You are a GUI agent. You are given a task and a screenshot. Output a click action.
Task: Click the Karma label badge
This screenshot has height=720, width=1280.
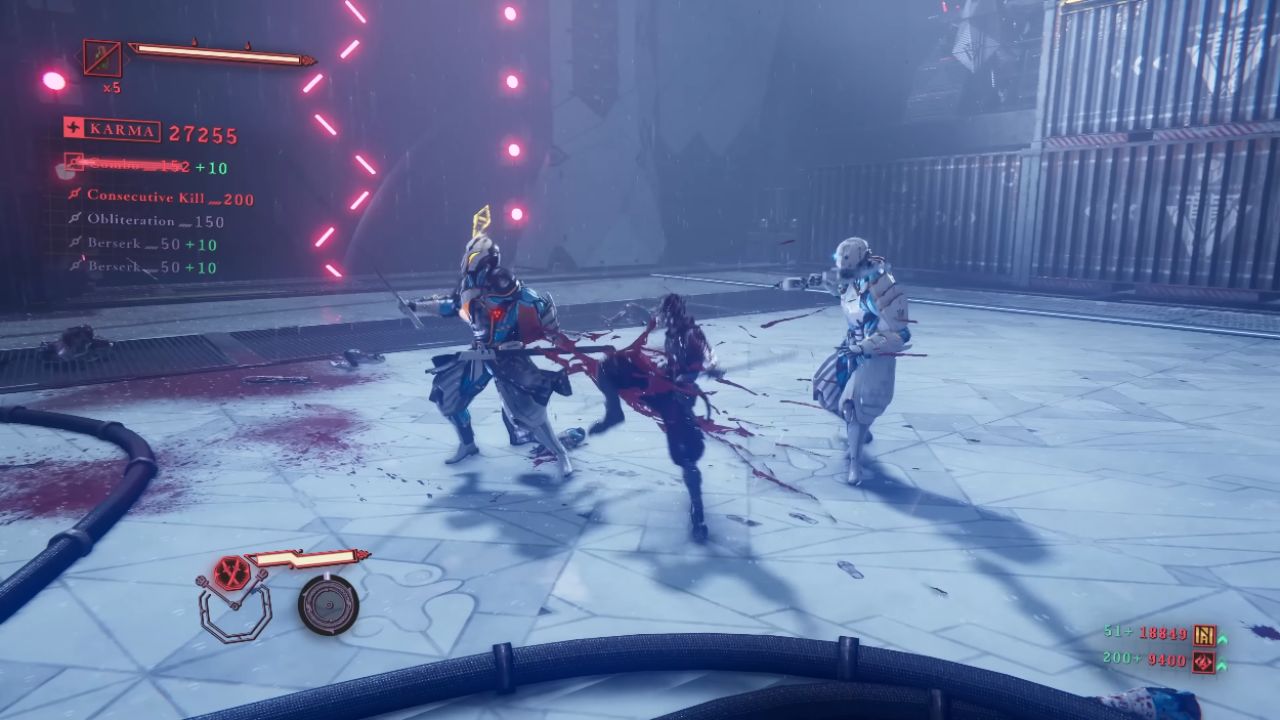[111, 130]
